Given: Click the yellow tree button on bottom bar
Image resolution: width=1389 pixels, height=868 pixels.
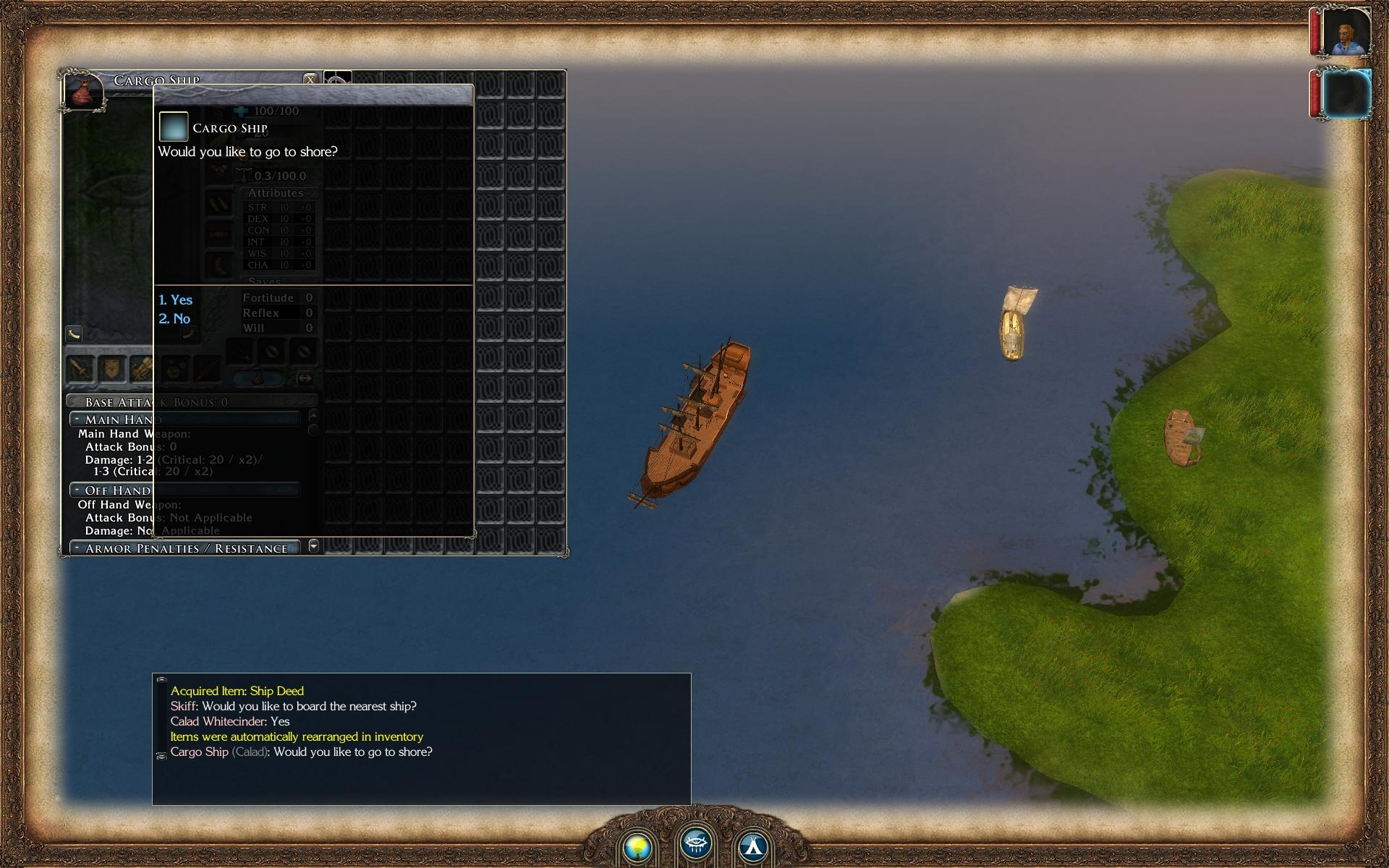Looking at the screenshot, I should 638,846.
